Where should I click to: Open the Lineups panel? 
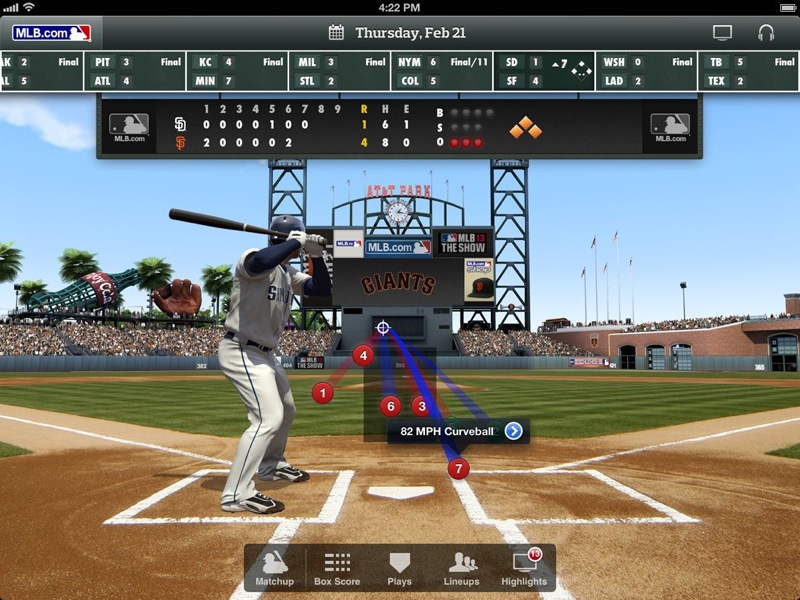pos(462,569)
